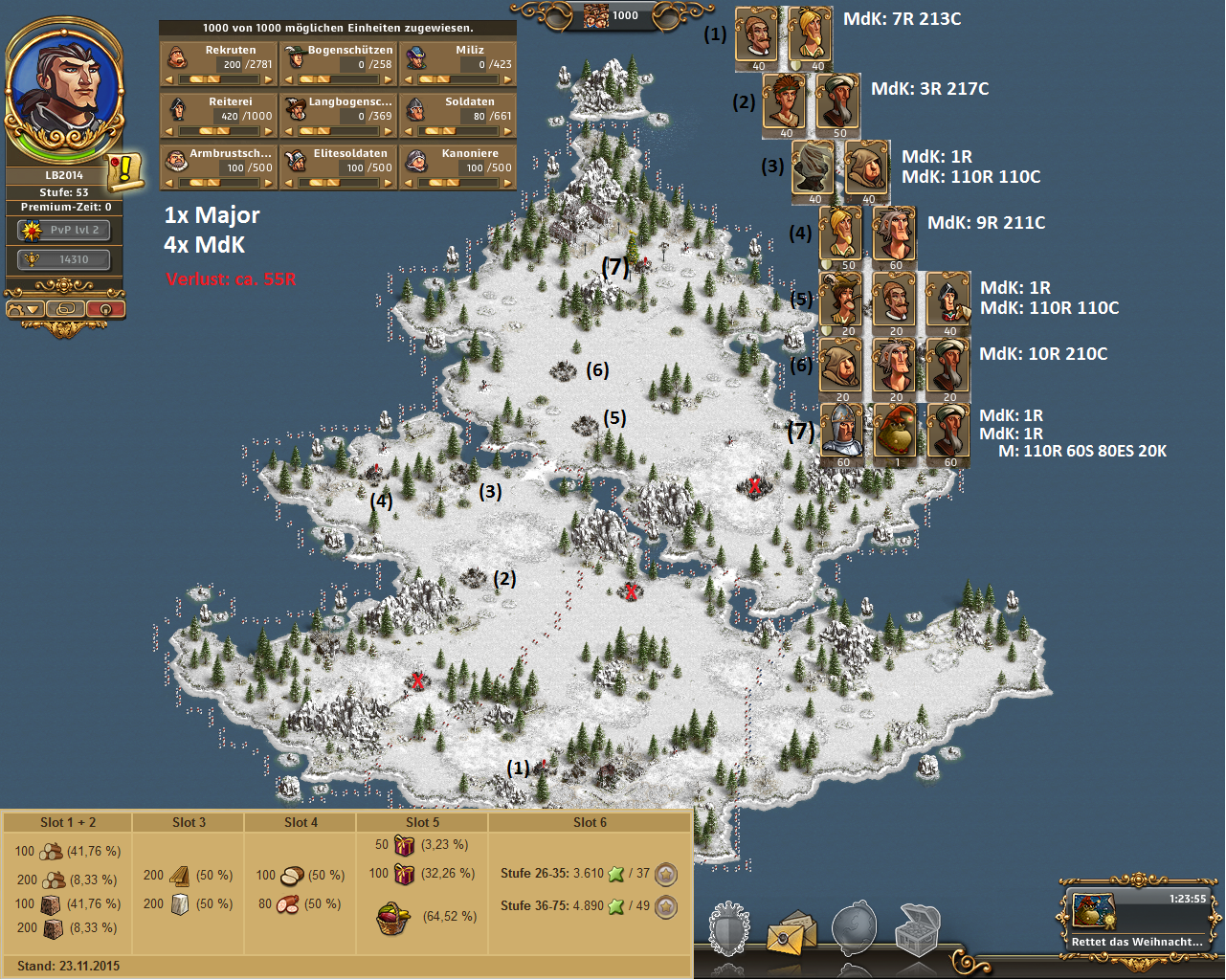The image size is (1226, 980).
Task: Increase Rekruten count with right arrow
Action: [269, 80]
